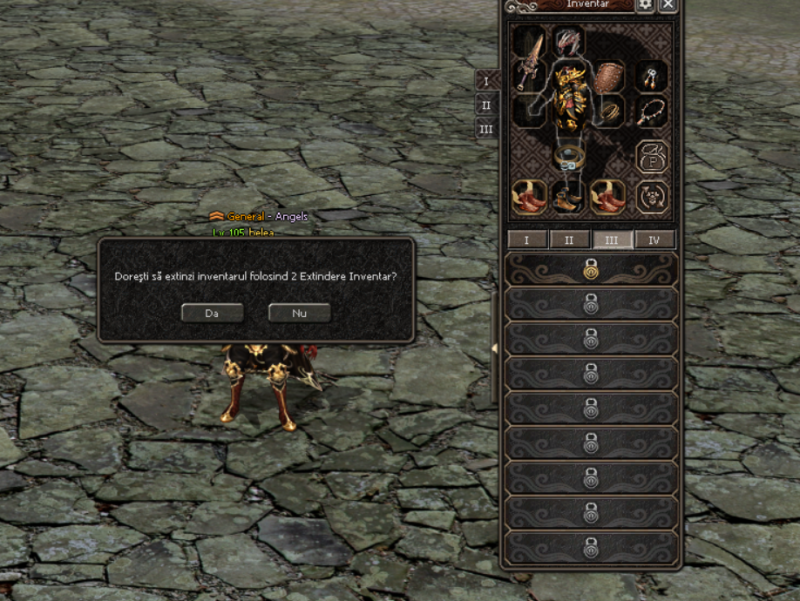This screenshot has height=601, width=800.
Task: Click the circular-arrows costume swap button
Action: 651,195
